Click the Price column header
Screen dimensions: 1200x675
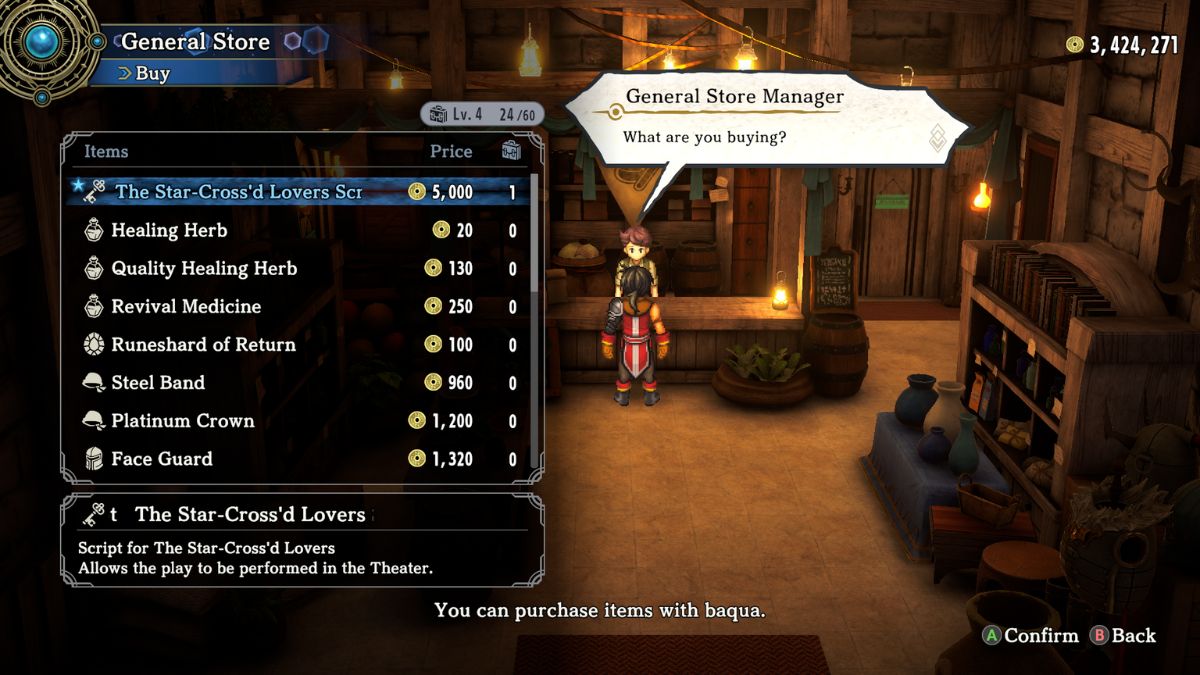coord(451,151)
